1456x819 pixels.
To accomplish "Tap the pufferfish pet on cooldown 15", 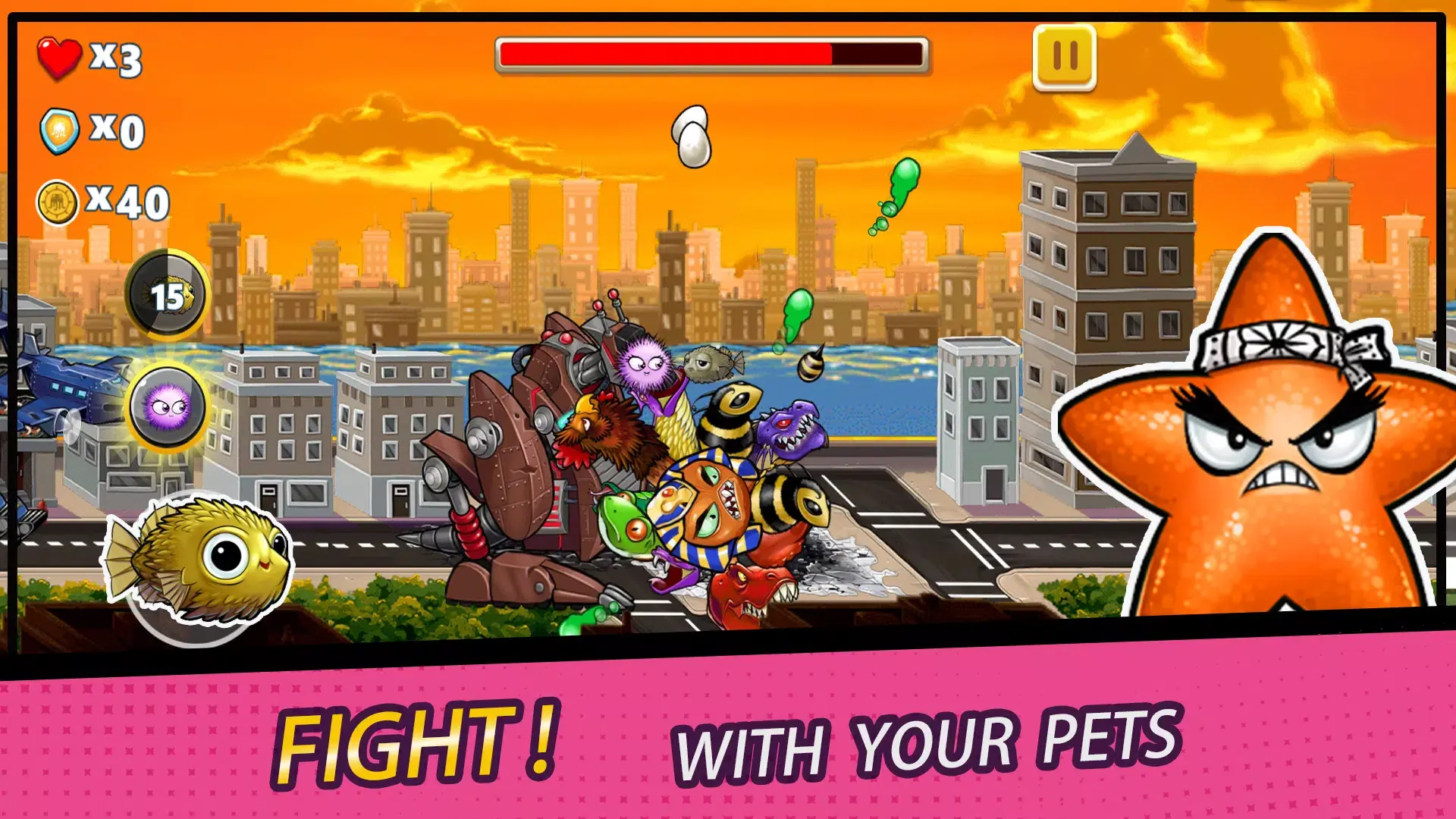I will click(168, 295).
